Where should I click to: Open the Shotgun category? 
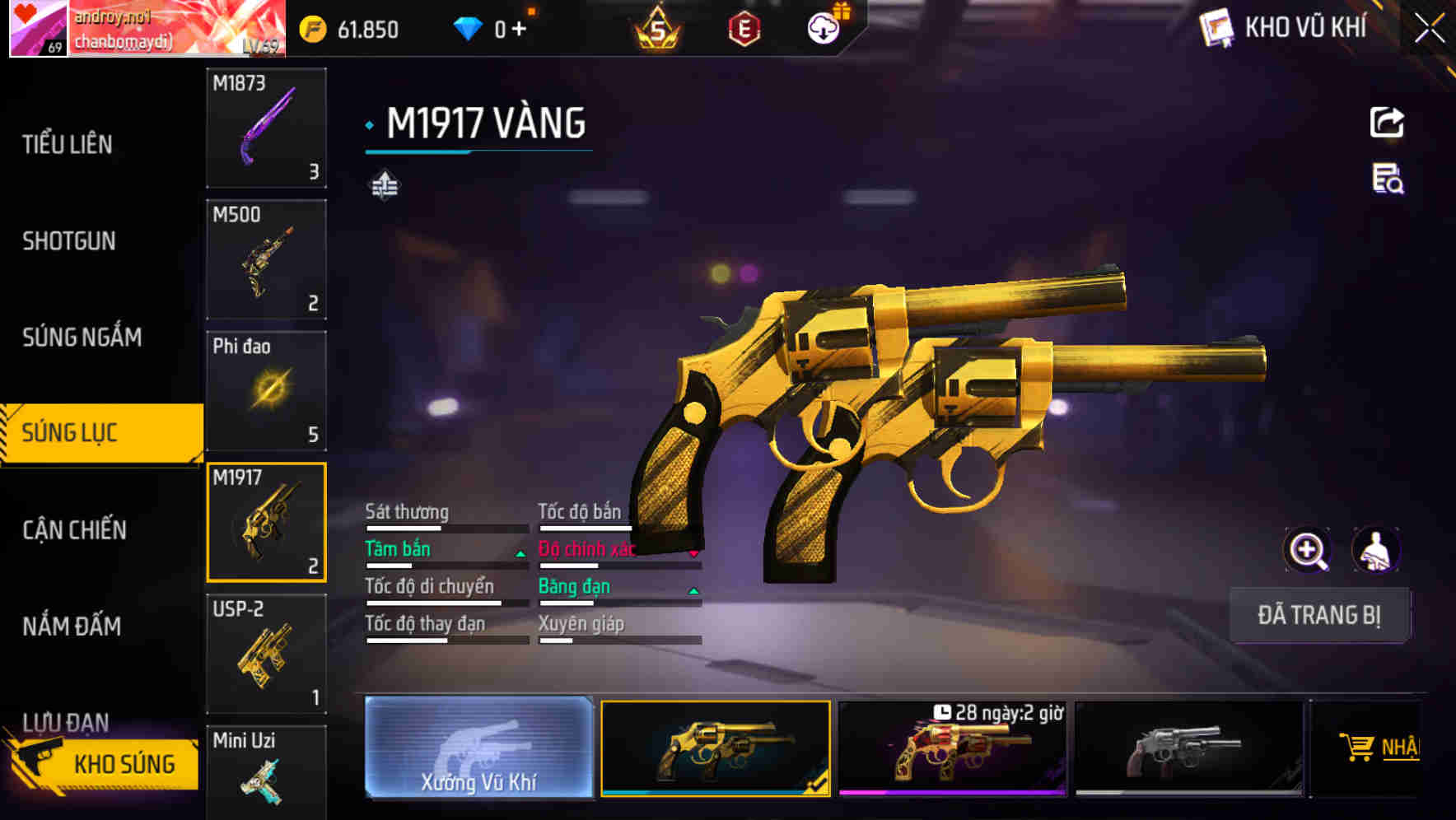69,241
